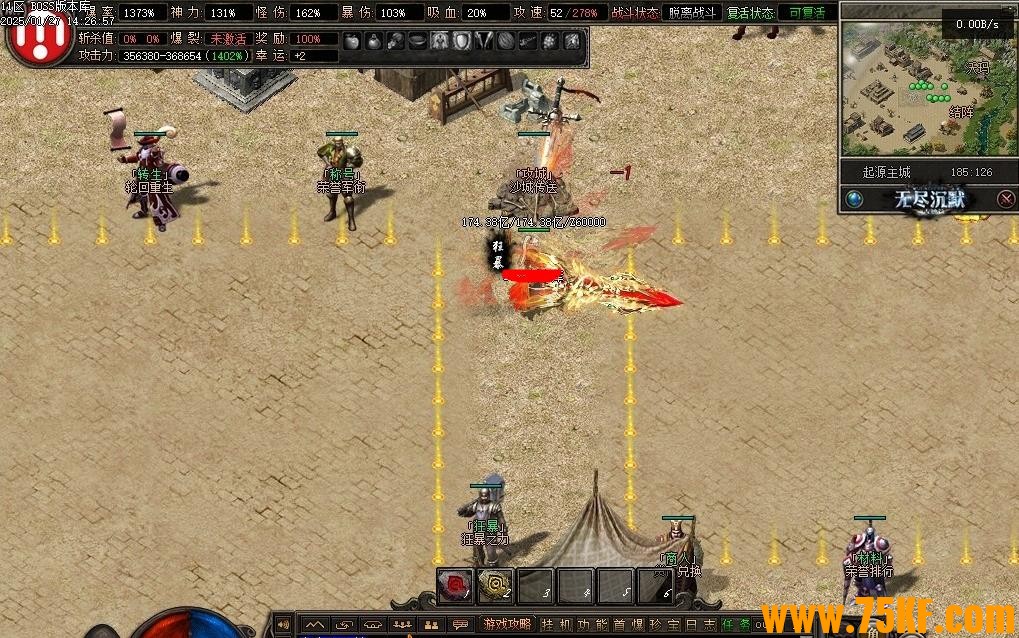Select the red skill in hotbar slot 1
The width and height of the screenshot is (1019, 638).
[x=455, y=586]
